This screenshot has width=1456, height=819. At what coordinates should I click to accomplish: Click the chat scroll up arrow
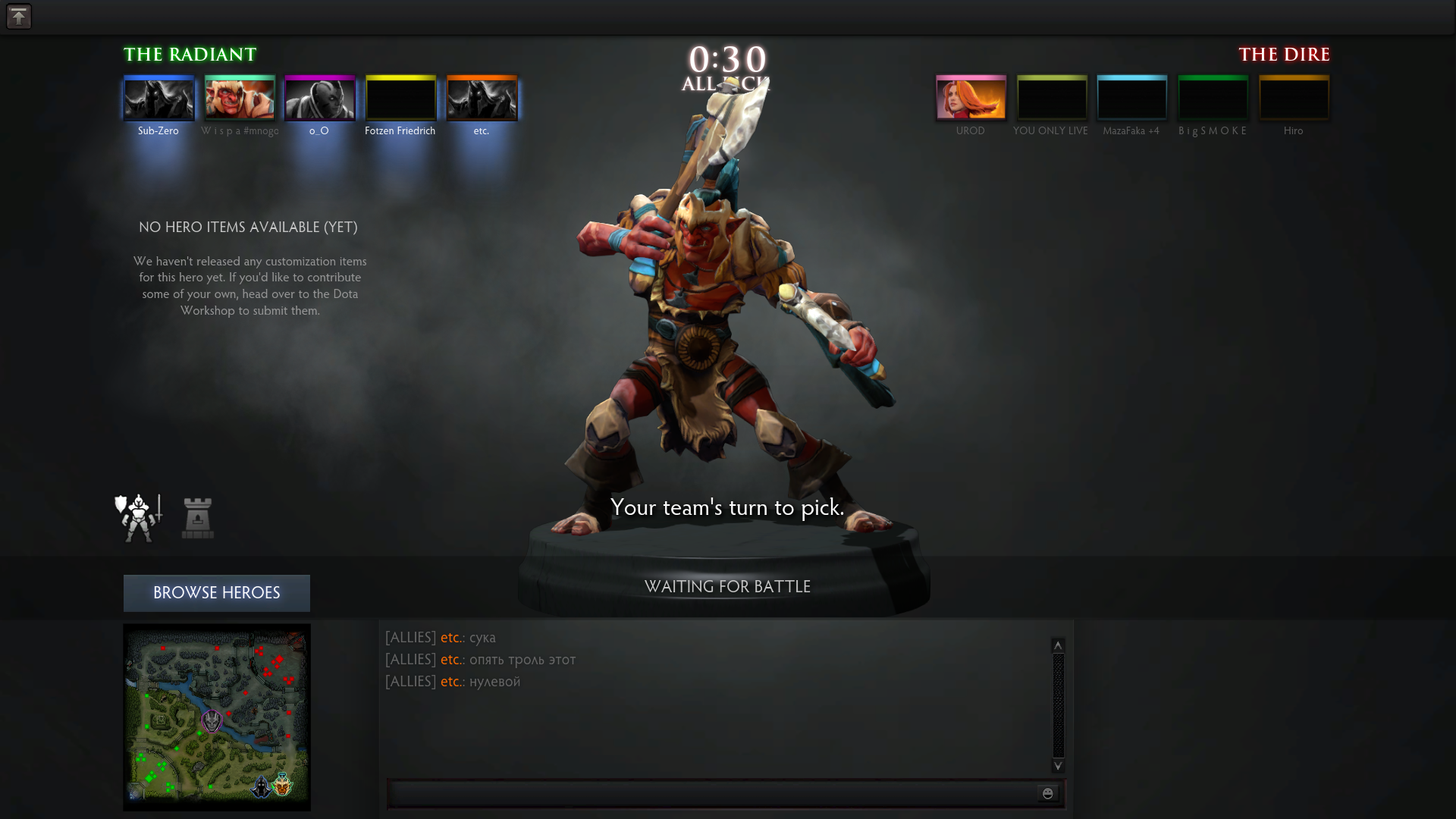click(1058, 645)
